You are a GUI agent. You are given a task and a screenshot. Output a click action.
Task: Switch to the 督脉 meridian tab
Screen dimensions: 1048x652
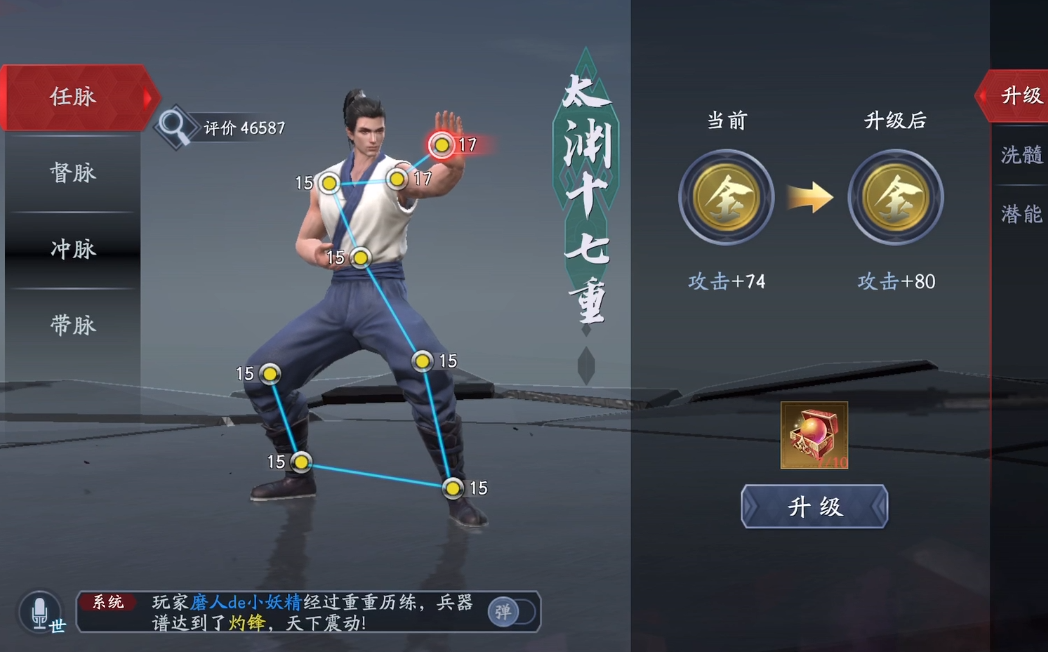(73, 173)
